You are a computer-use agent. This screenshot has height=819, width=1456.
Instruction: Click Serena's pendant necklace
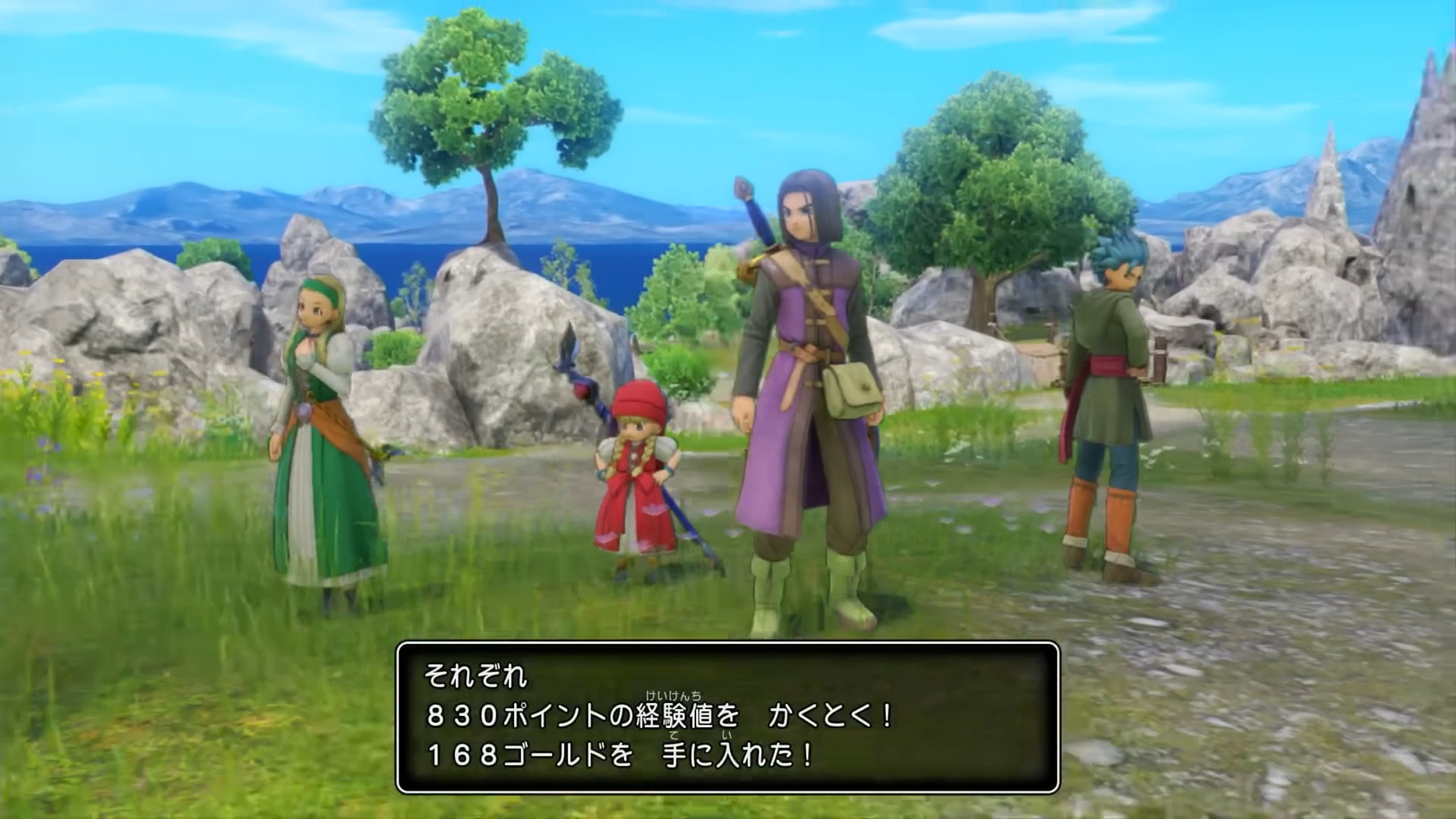point(303,409)
